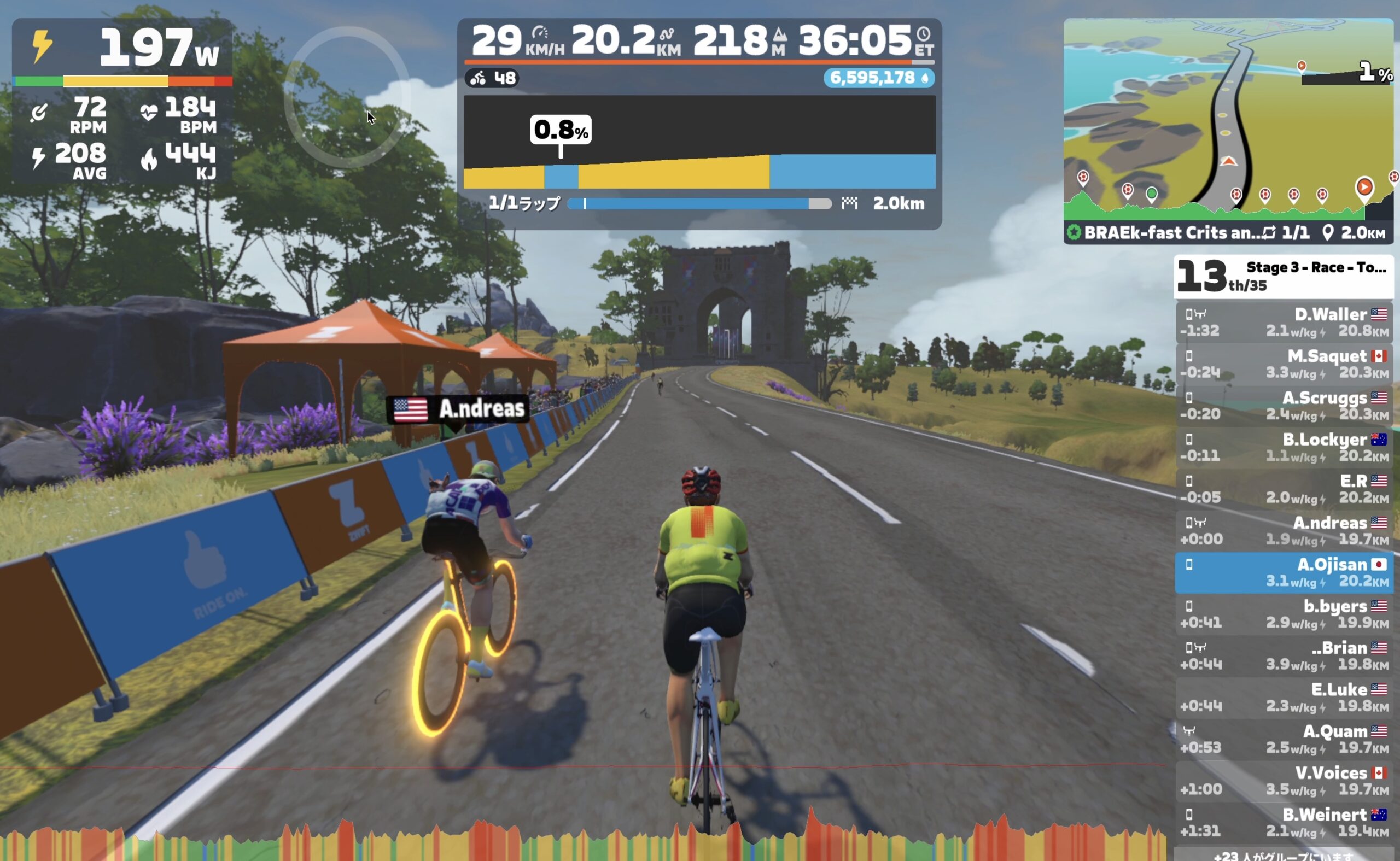Select A.Quam from the riders list
Image resolution: width=1400 pixels, height=861 pixels.
[x=1284, y=739]
